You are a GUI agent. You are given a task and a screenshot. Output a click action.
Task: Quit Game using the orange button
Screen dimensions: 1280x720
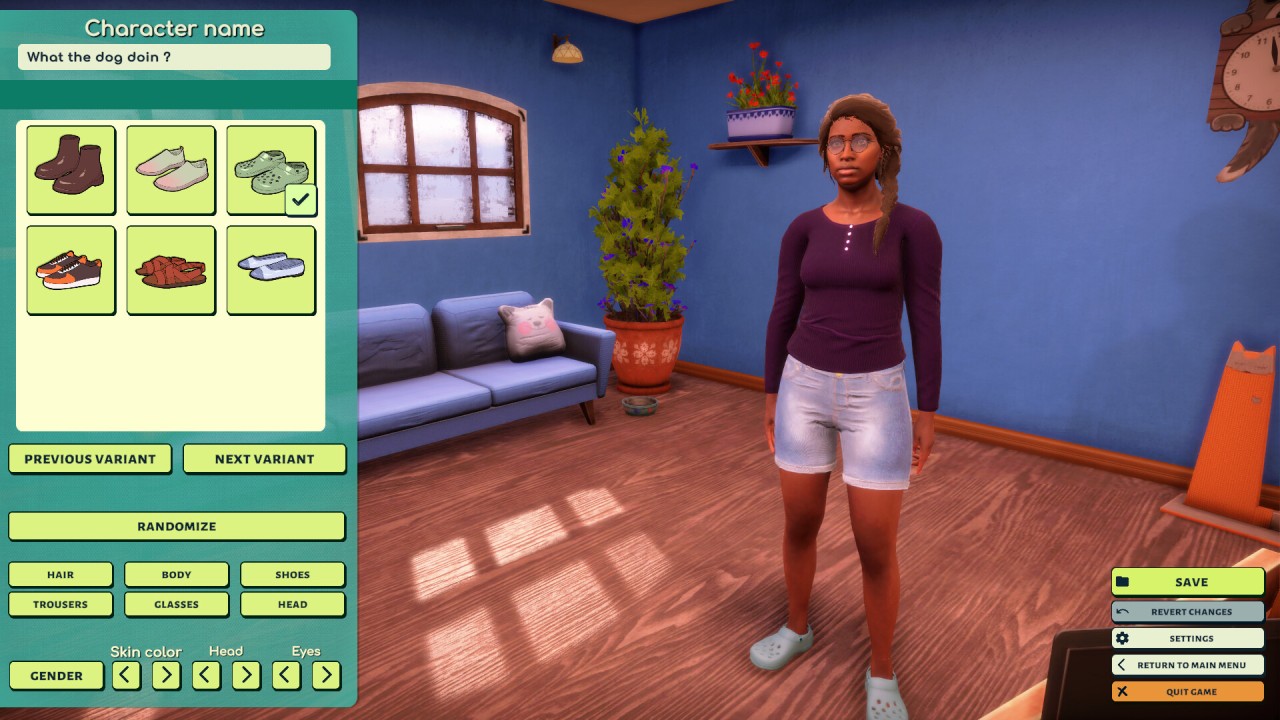tap(1188, 691)
